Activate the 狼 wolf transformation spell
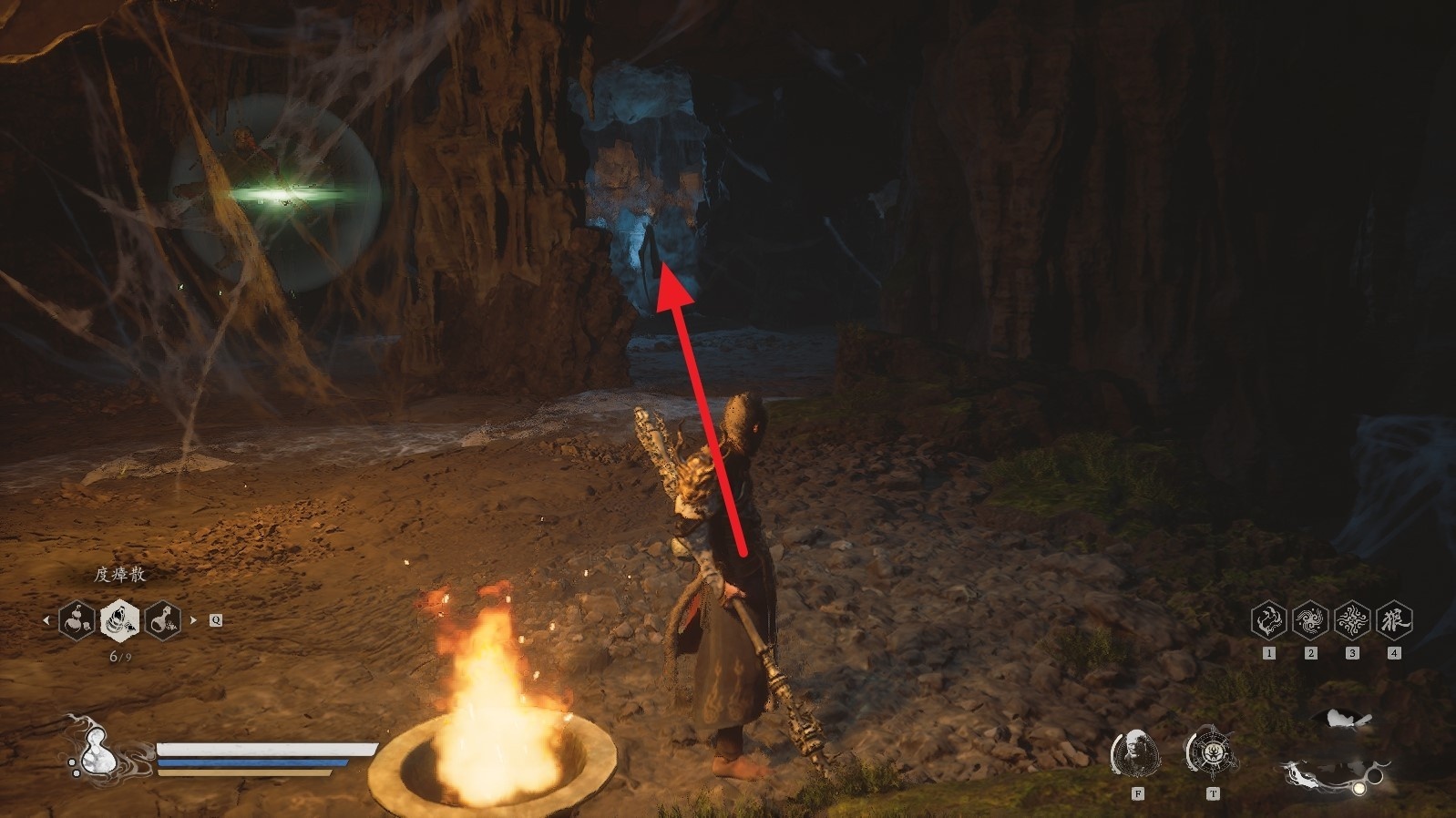Screen dimensions: 1456x818 pyautogui.click(x=1394, y=620)
